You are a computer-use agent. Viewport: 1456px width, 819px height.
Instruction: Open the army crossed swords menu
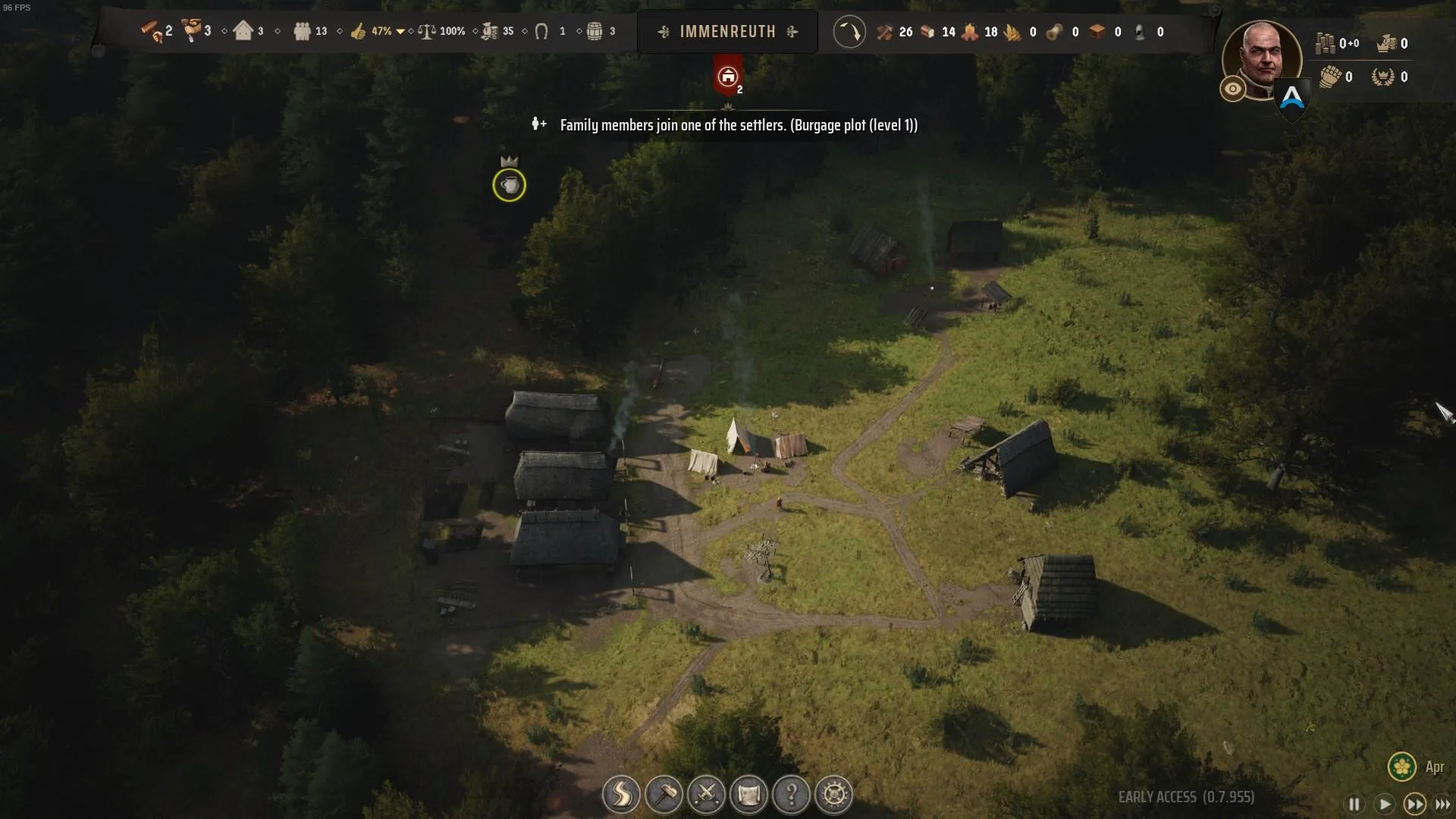[706, 795]
